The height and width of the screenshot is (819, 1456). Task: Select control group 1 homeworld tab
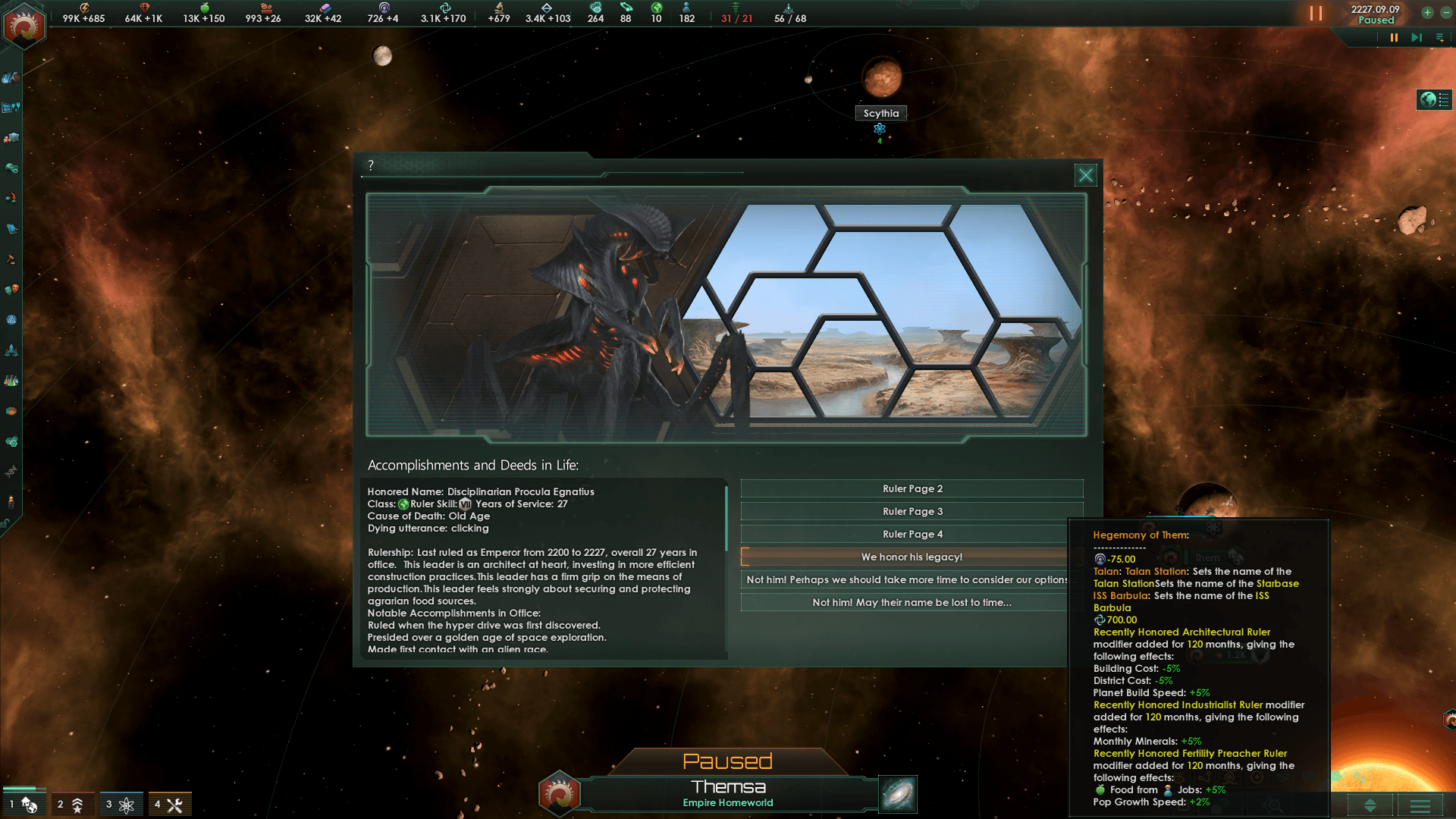tap(23, 805)
